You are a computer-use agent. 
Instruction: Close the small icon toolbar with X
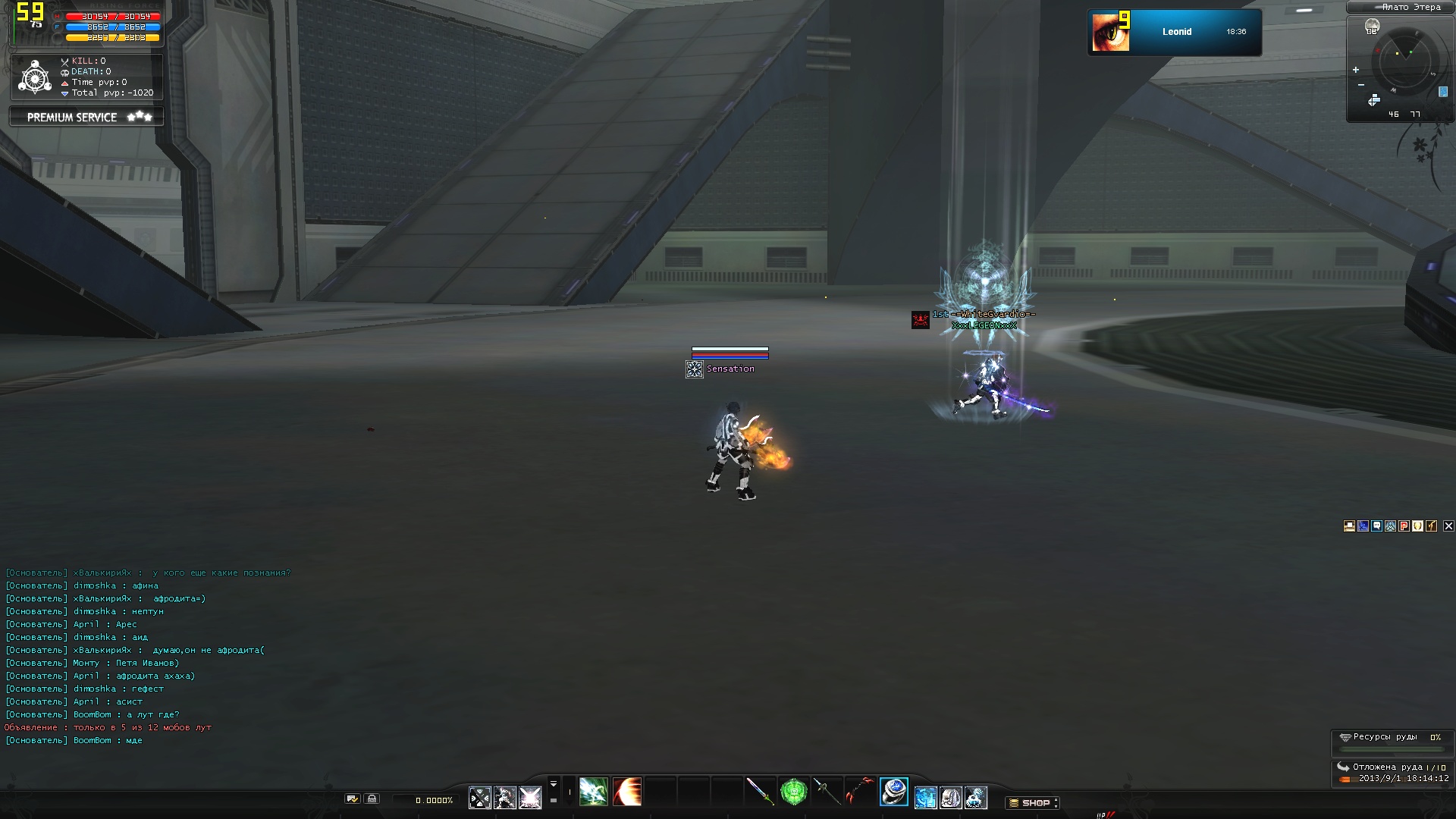[1448, 526]
